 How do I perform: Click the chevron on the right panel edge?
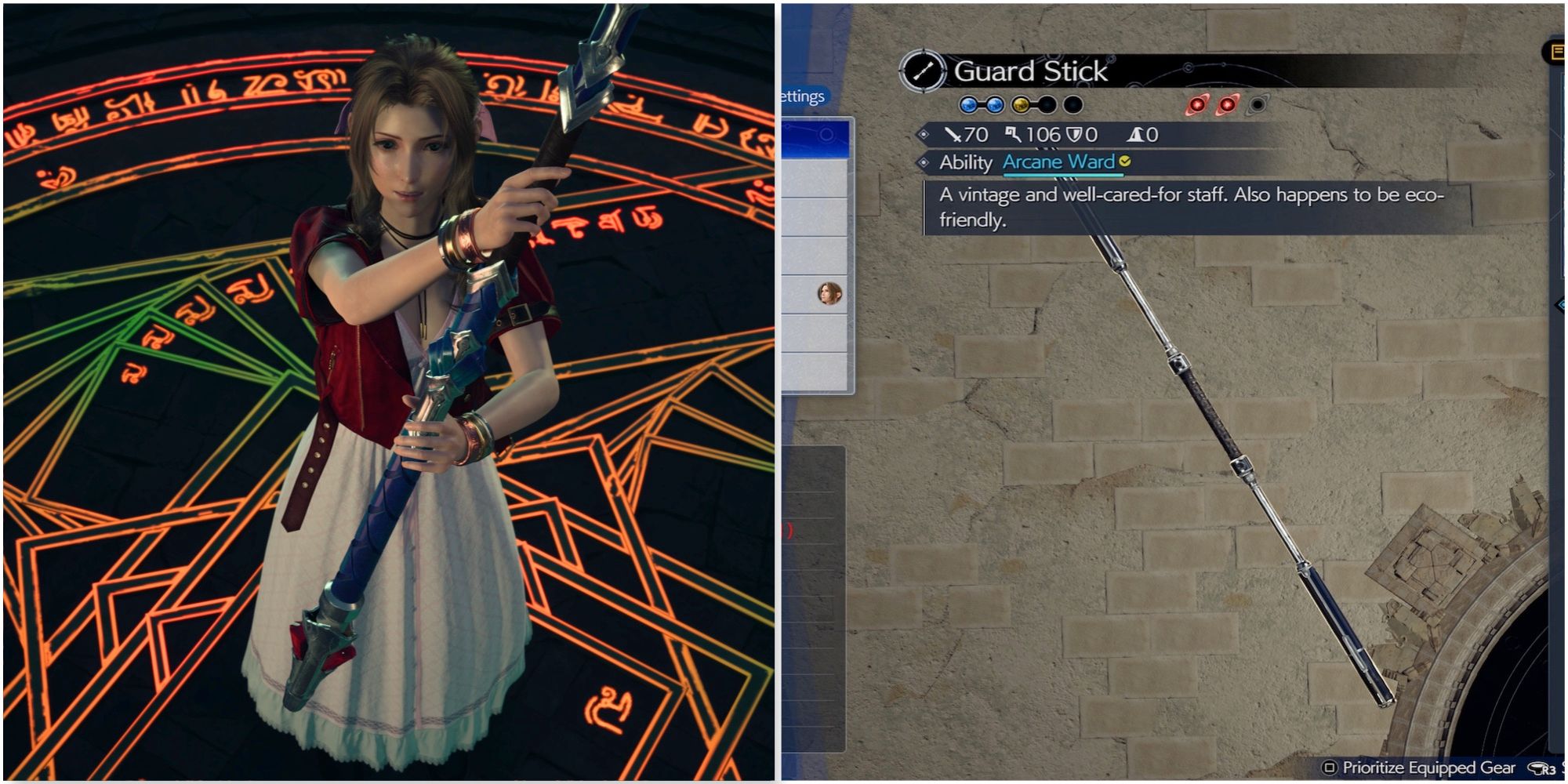(x=1551, y=174)
